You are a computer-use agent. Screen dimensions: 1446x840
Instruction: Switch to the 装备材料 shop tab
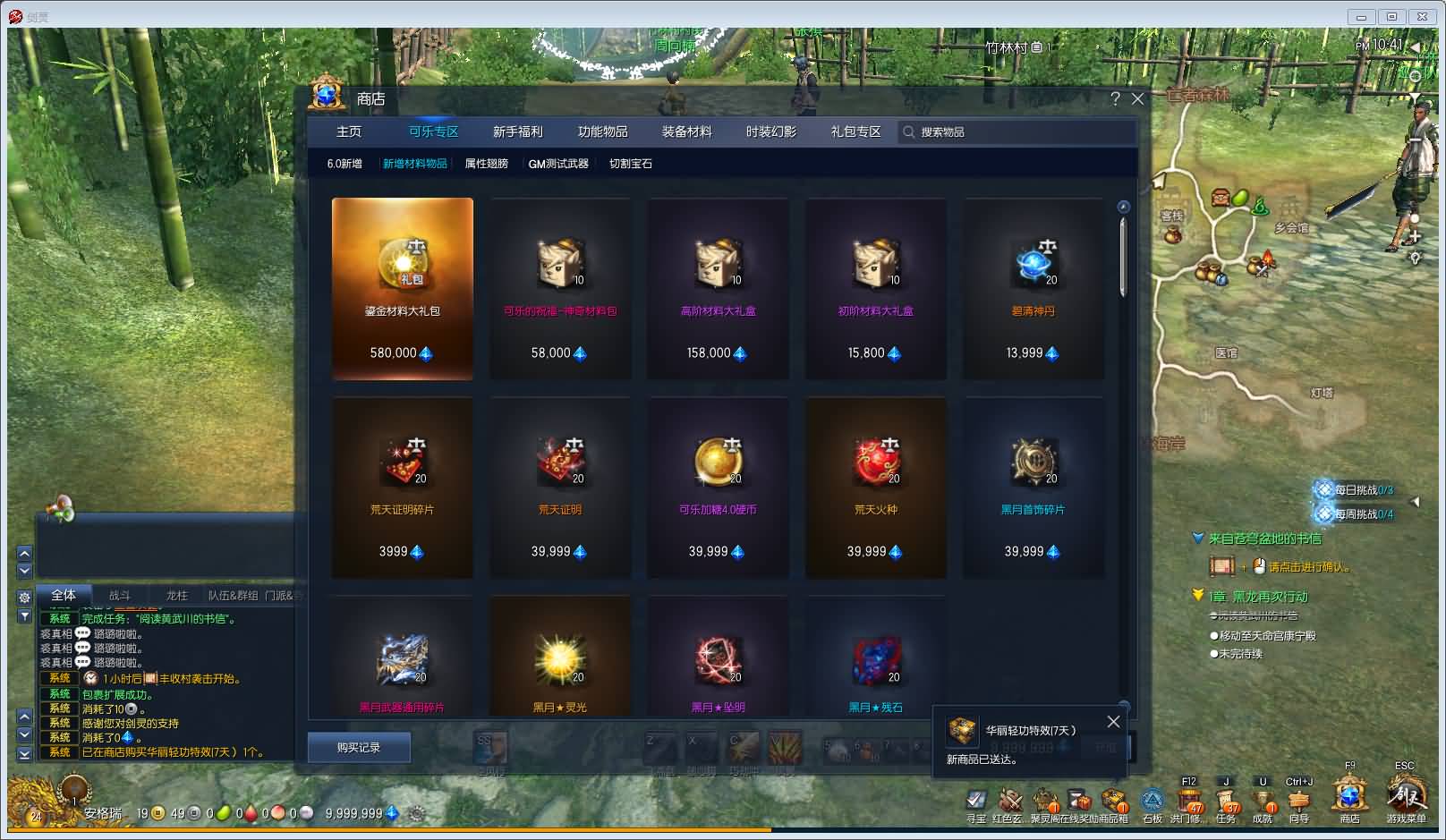tap(687, 132)
